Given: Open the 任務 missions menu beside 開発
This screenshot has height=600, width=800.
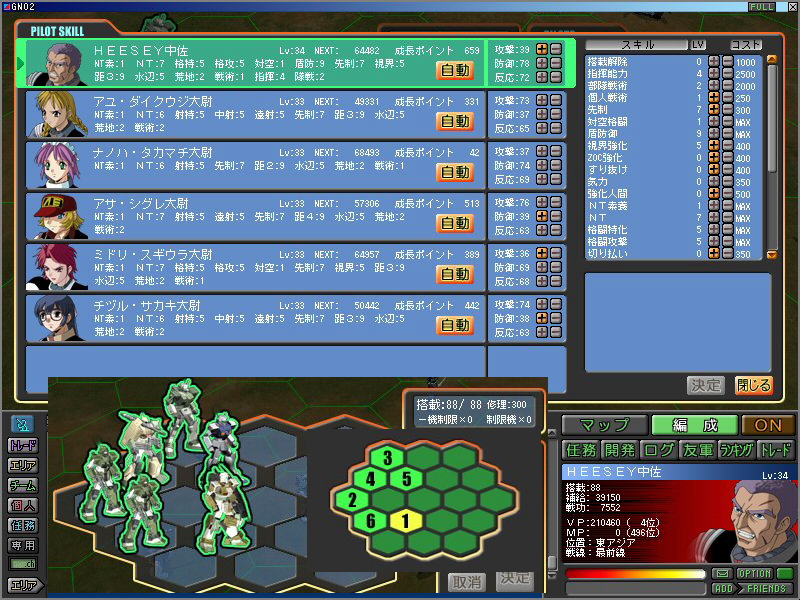Looking at the screenshot, I should [580, 450].
